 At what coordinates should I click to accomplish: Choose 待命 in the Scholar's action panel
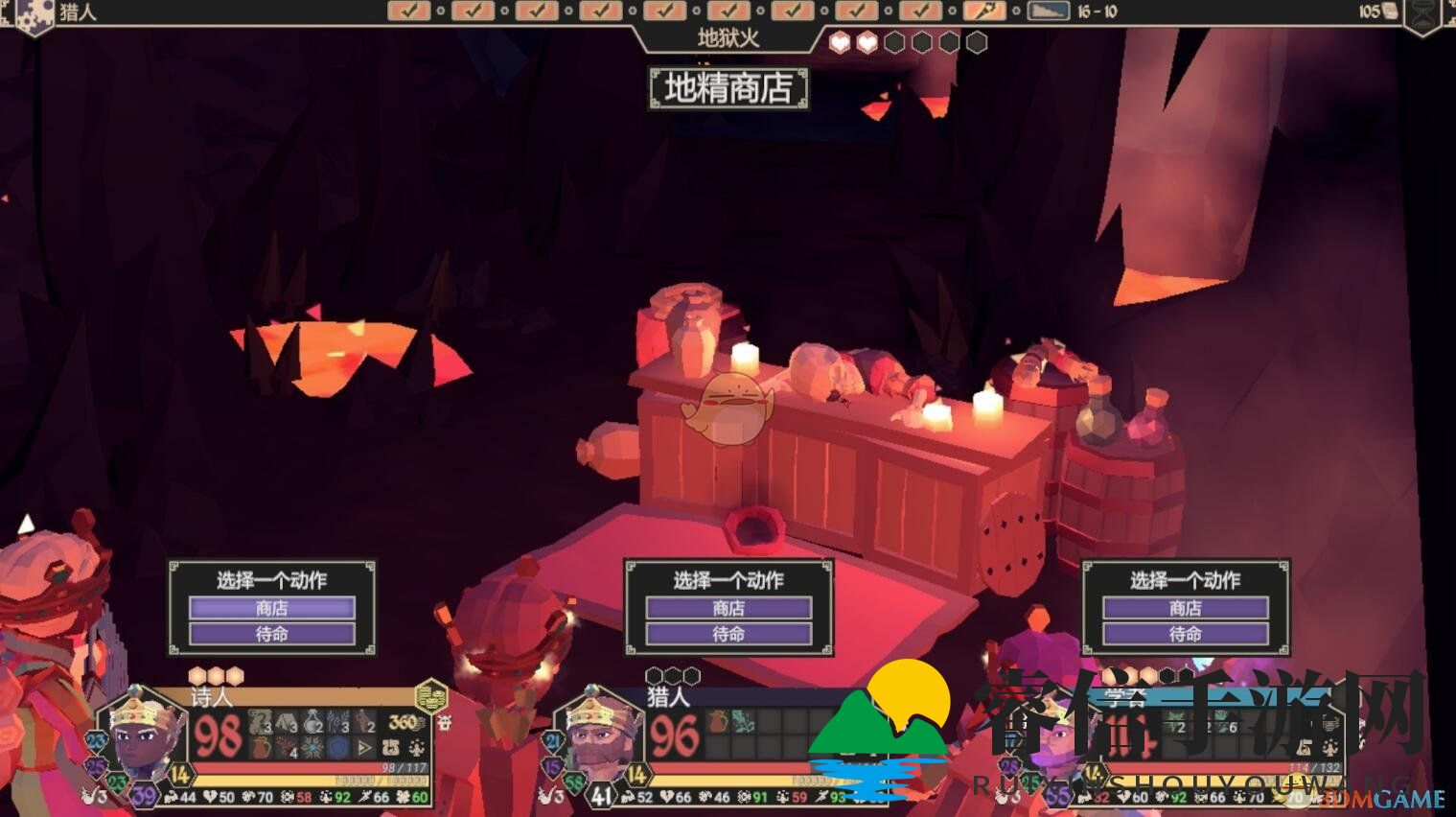[1186, 634]
